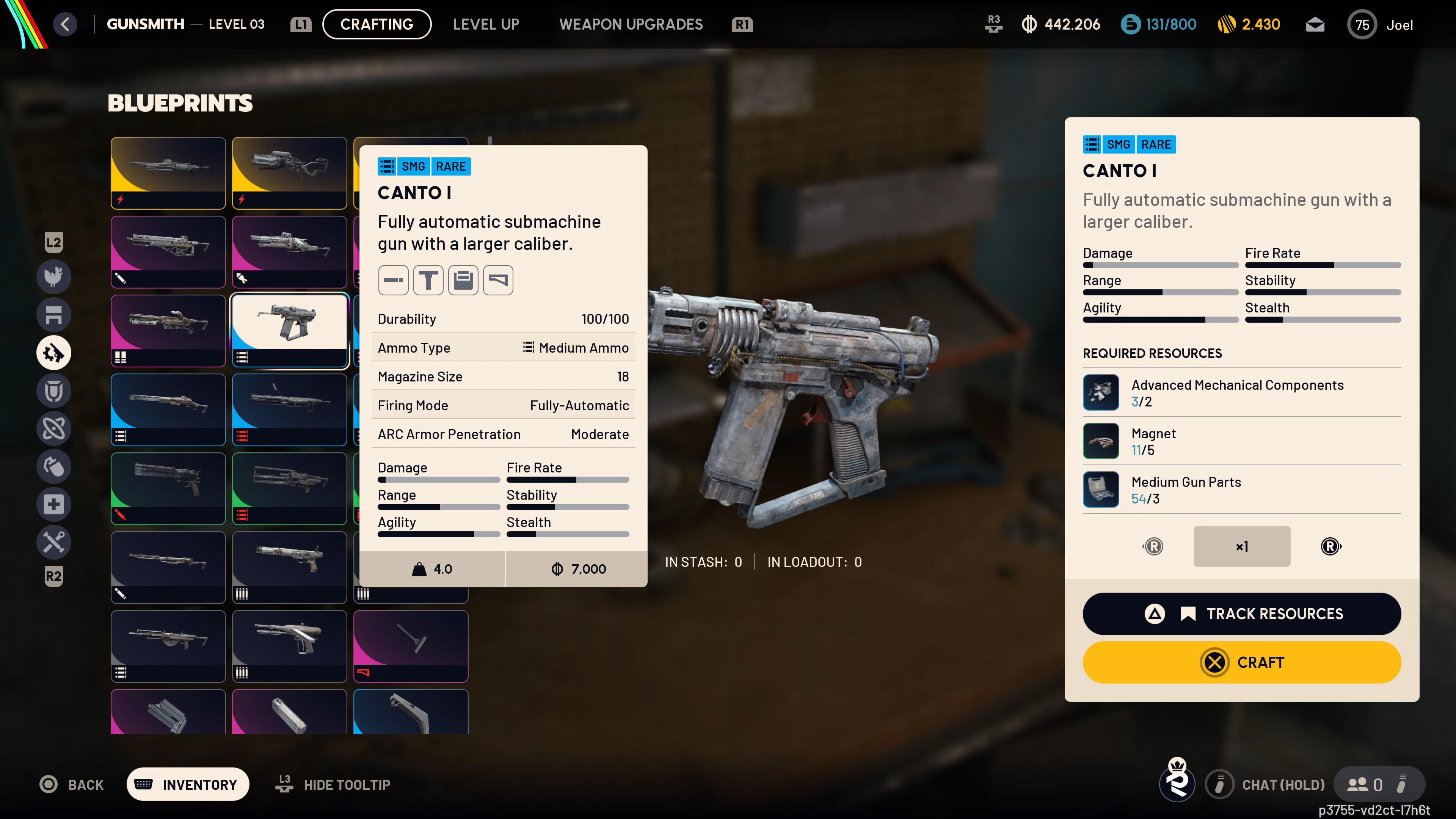
Task: Open the crossed tools category
Action: point(54,542)
